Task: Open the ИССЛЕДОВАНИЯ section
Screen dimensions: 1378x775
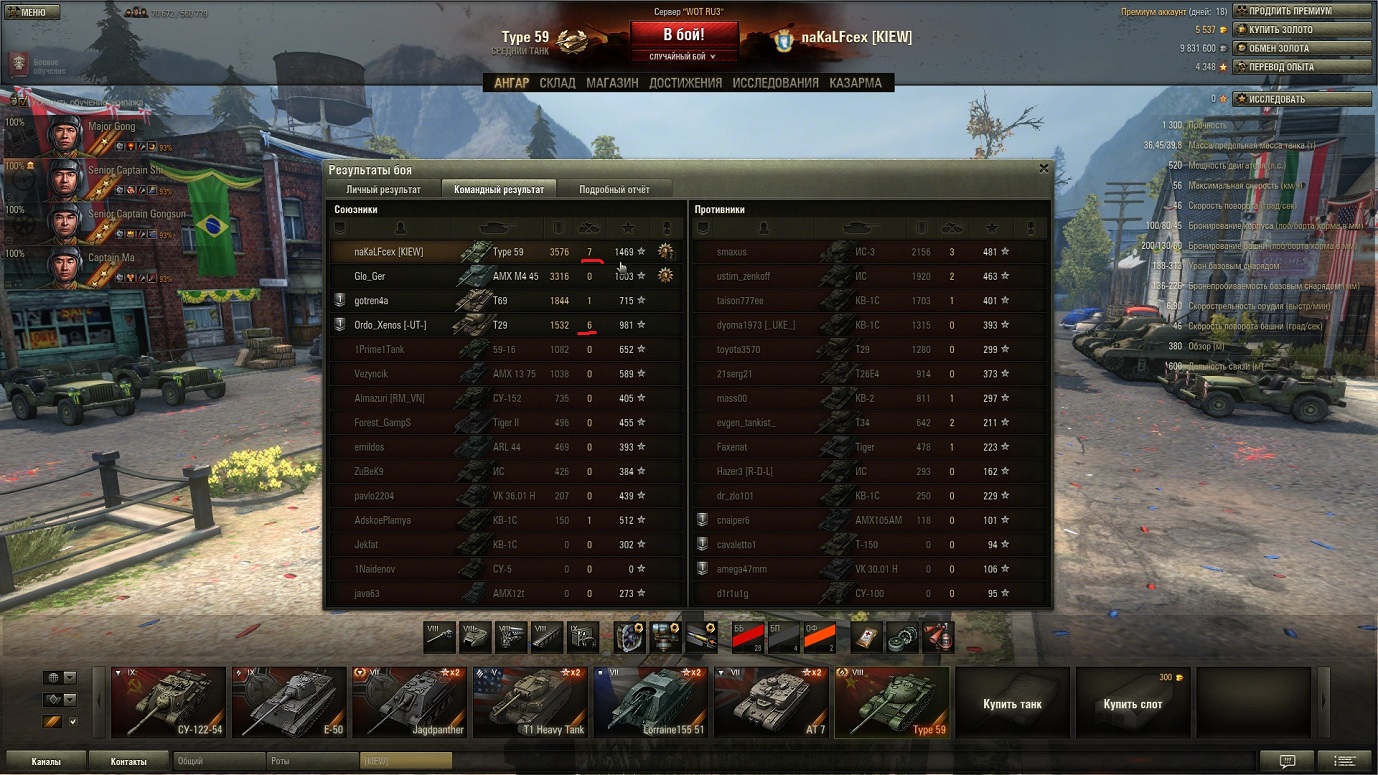Action: (775, 83)
